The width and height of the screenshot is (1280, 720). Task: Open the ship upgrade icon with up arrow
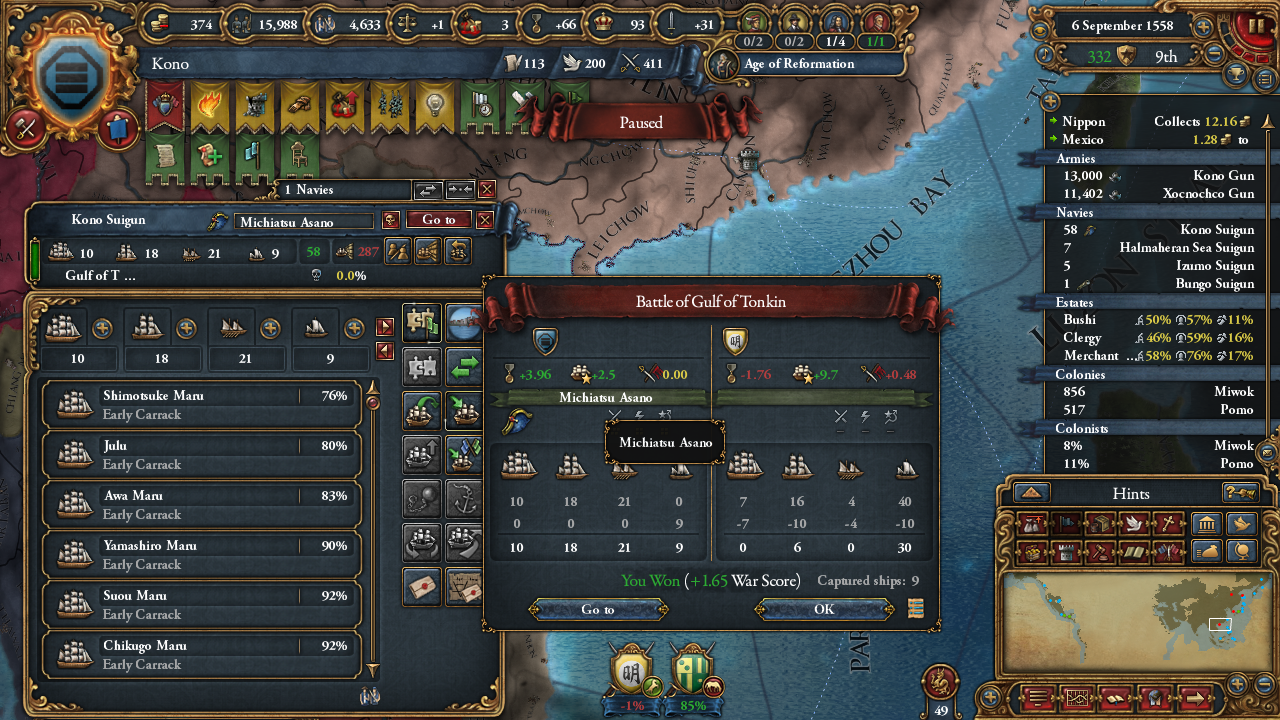point(424,450)
